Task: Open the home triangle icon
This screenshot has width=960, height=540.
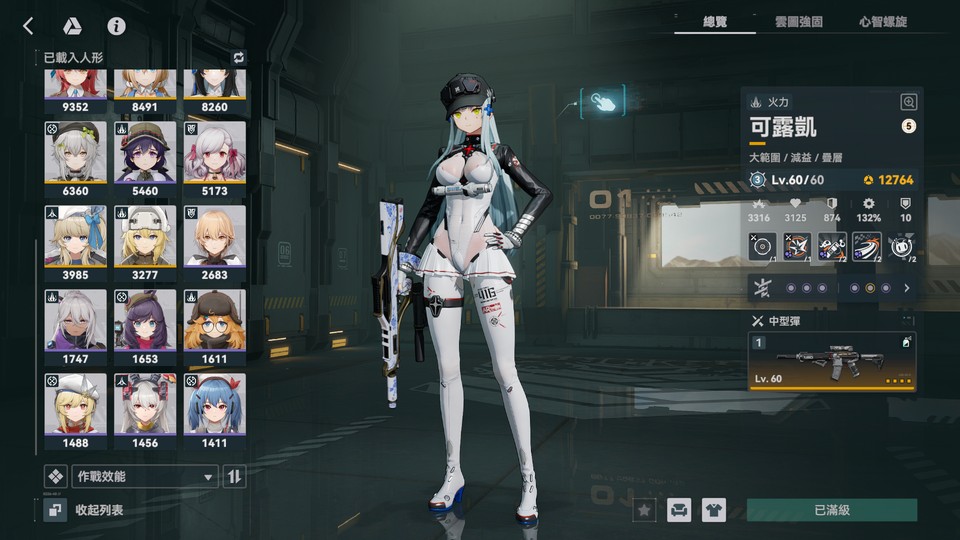Action: pos(72,26)
